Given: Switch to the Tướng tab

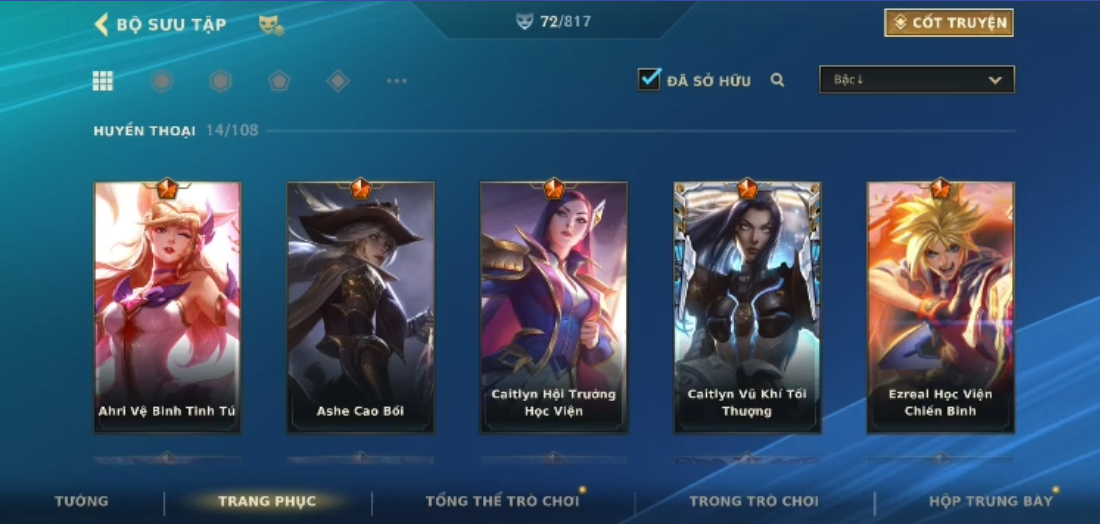Looking at the screenshot, I should (82, 501).
